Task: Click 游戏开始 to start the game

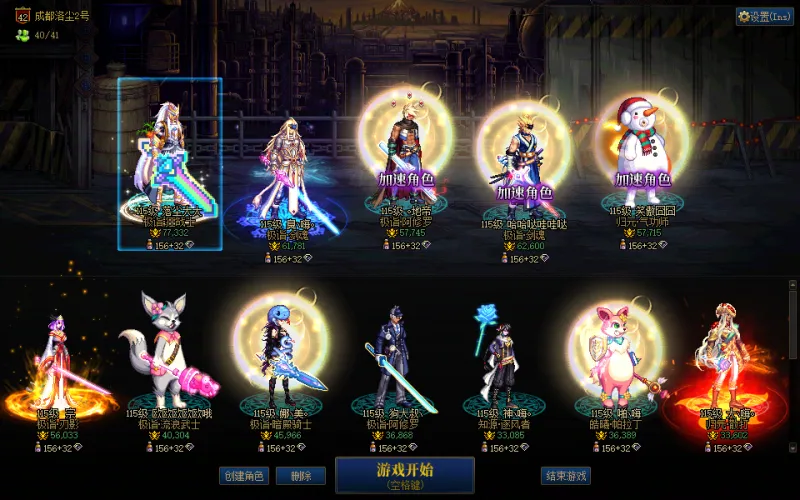Action: 404,475
